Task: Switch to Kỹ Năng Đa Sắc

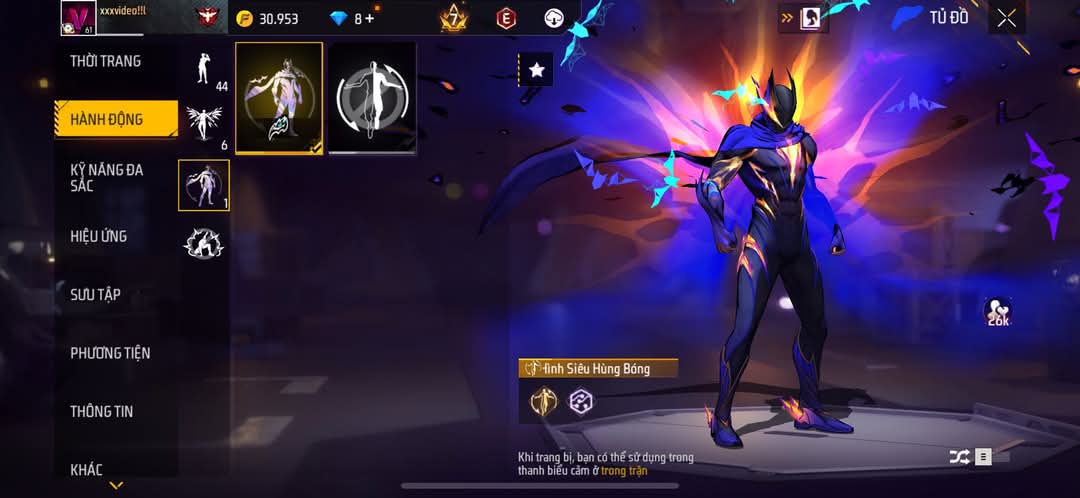Action: pyautogui.click(x=107, y=178)
